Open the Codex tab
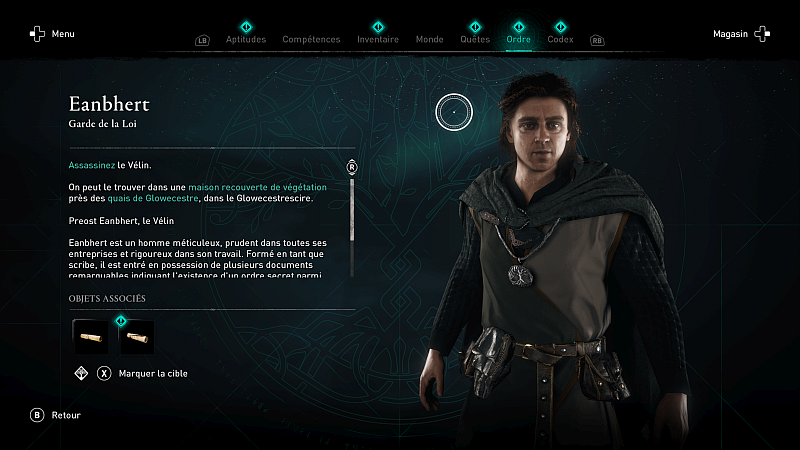 (x=561, y=39)
